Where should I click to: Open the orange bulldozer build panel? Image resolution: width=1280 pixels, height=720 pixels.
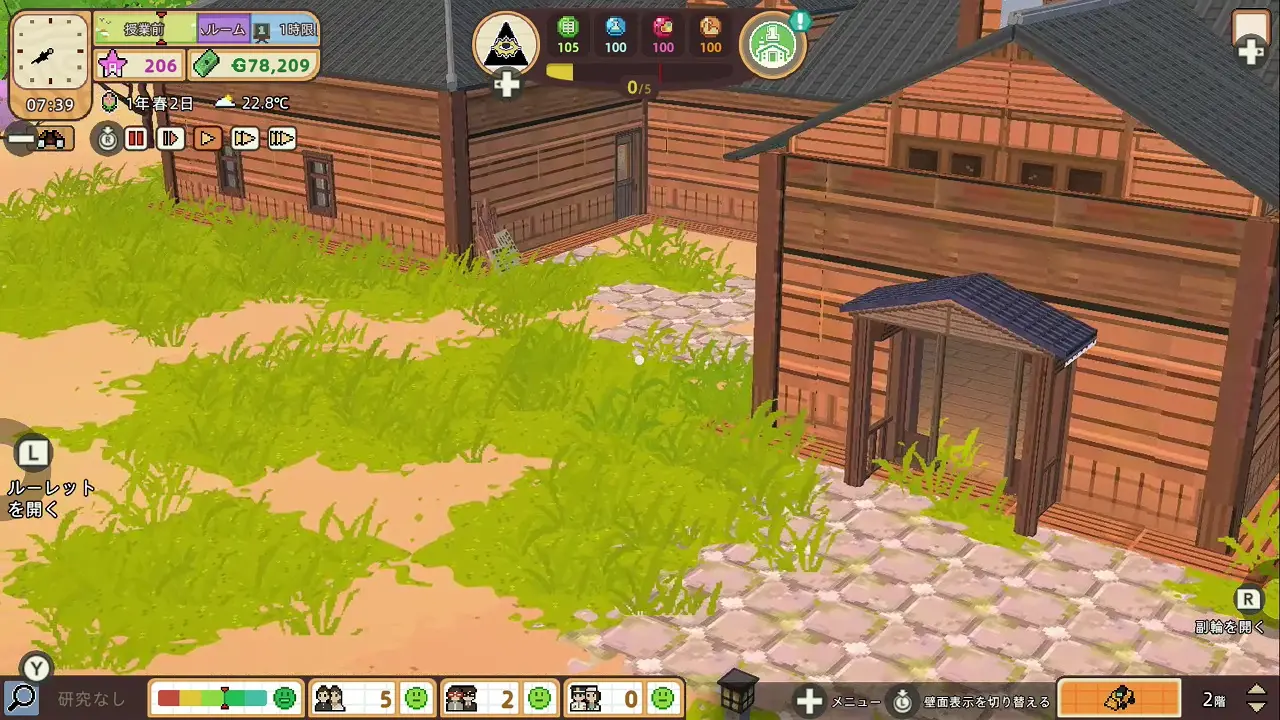[1119, 698]
